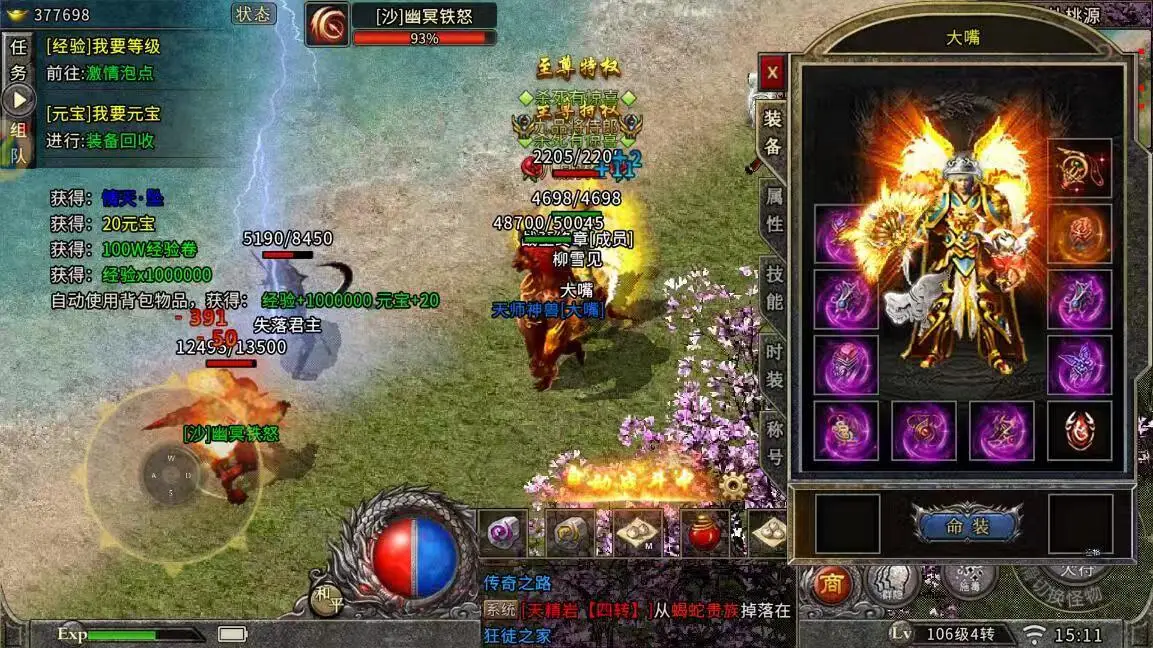Image resolution: width=1153 pixels, height=648 pixels.
Task: Open the red 商 shop button
Action: click(x=831, y=584)
